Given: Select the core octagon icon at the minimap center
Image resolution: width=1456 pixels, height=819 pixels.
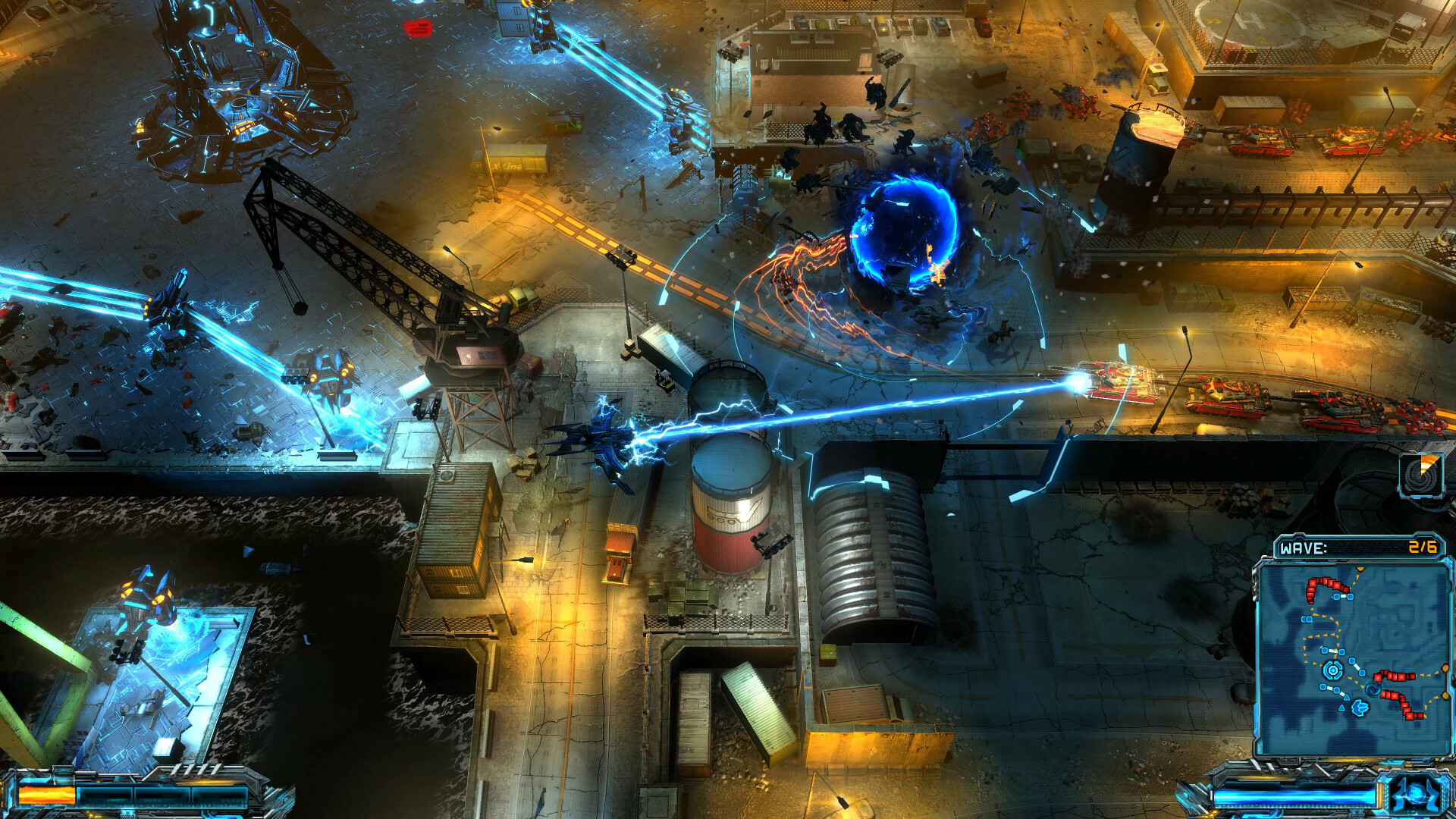Looking at the screenshot, I should click(x=1332, y=670).
